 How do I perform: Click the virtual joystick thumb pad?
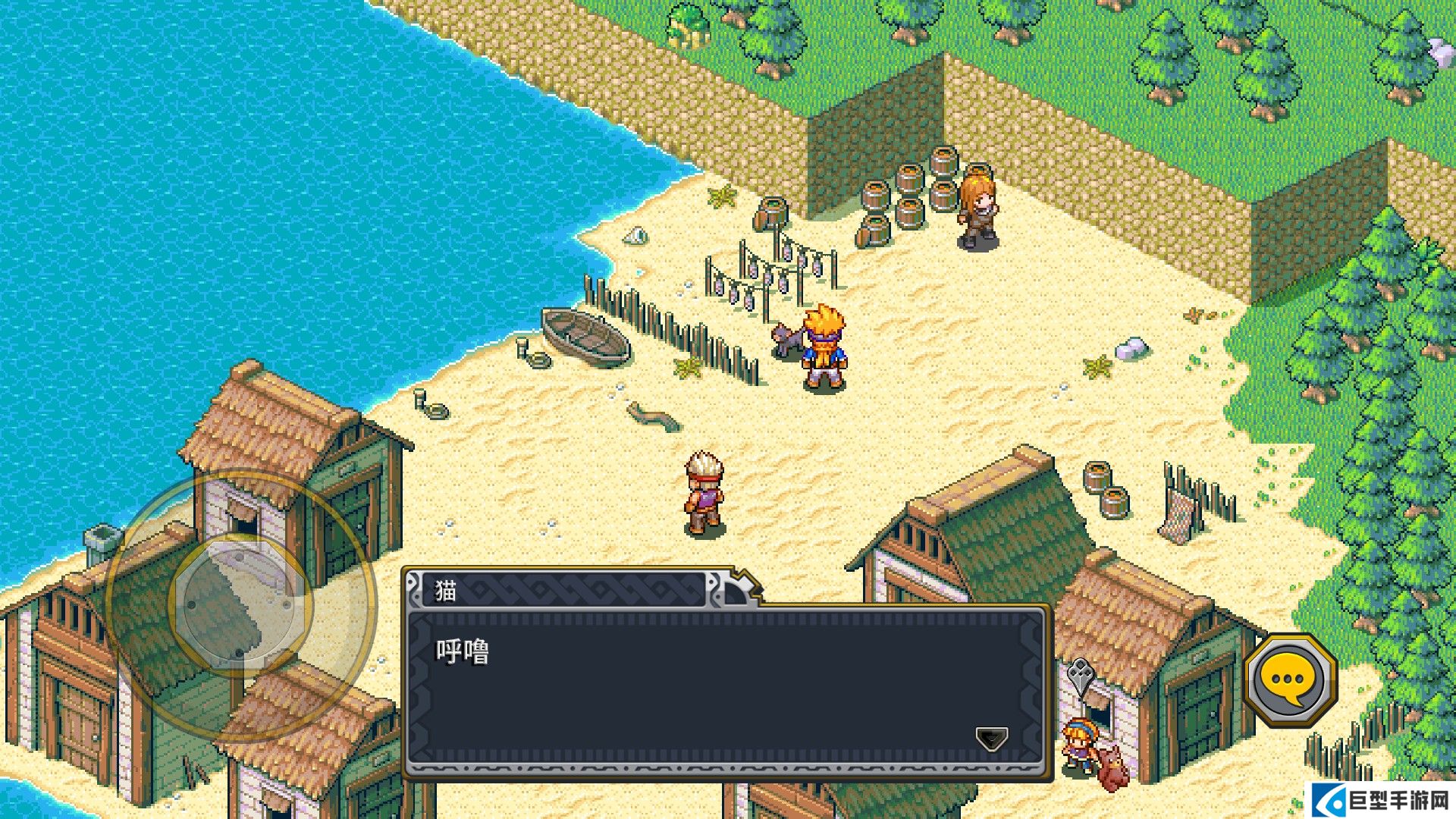click(x=240, y=604)
